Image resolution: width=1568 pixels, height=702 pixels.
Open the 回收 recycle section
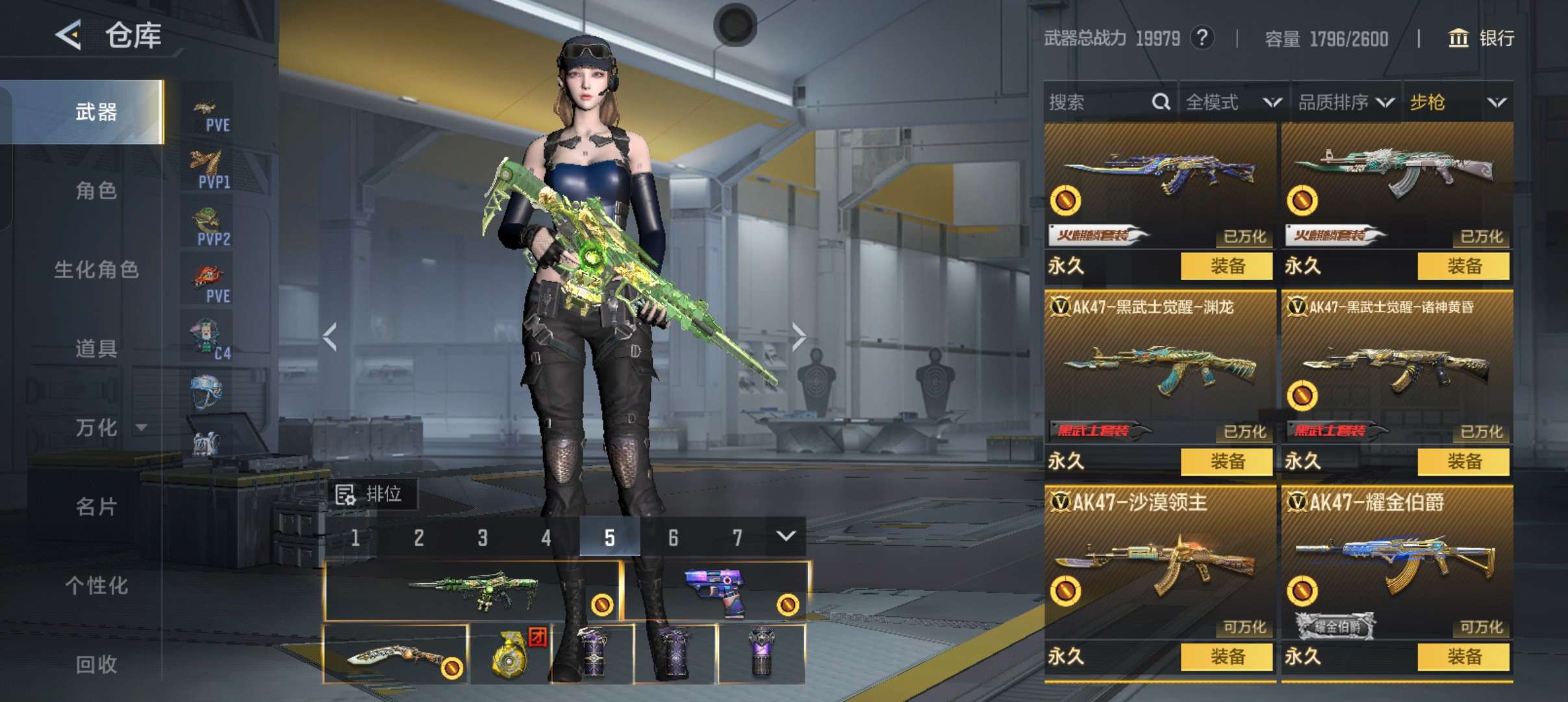pyautogui.click(x=96, y=664)
